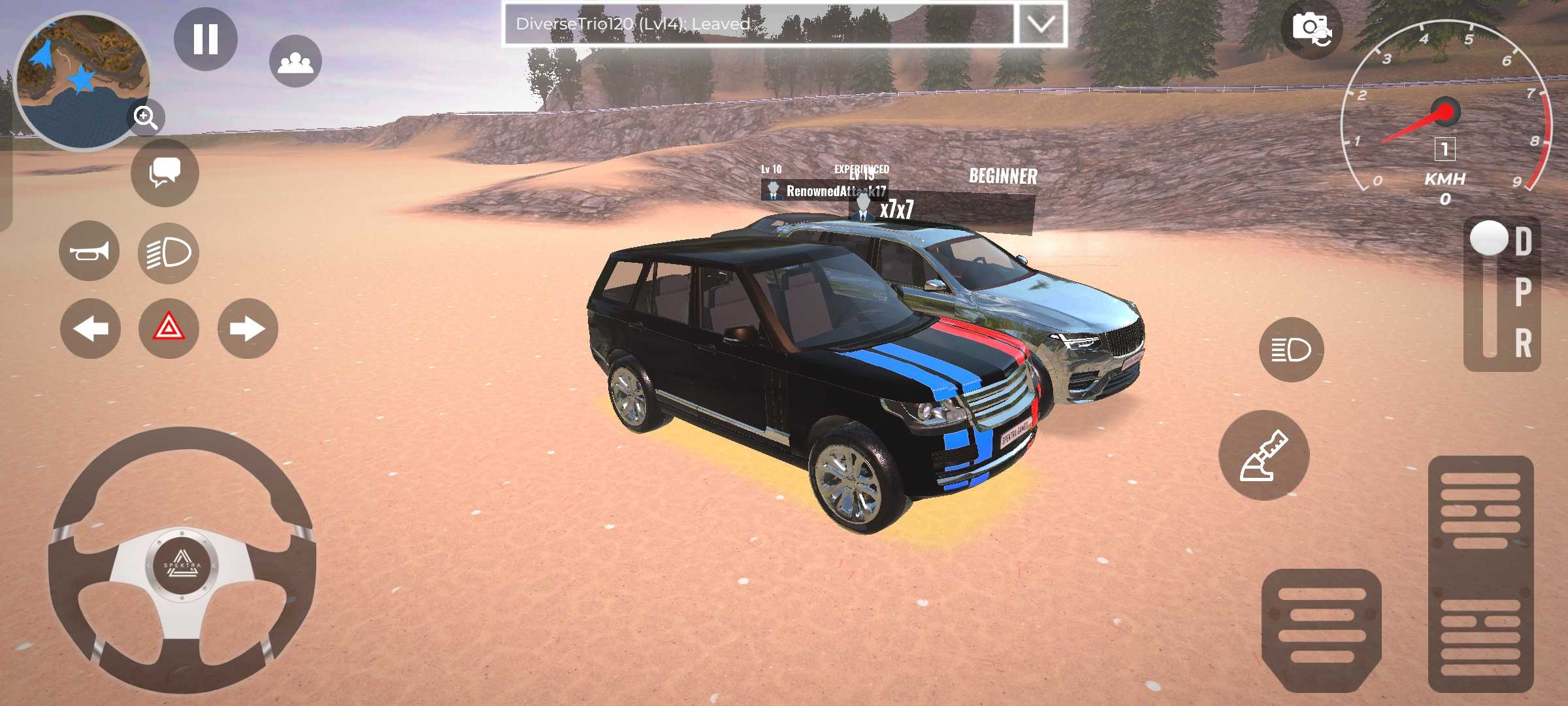The height and width of the screenshot is (706, 1568).
Task: Honk the horn
Action: pos(89,251)
